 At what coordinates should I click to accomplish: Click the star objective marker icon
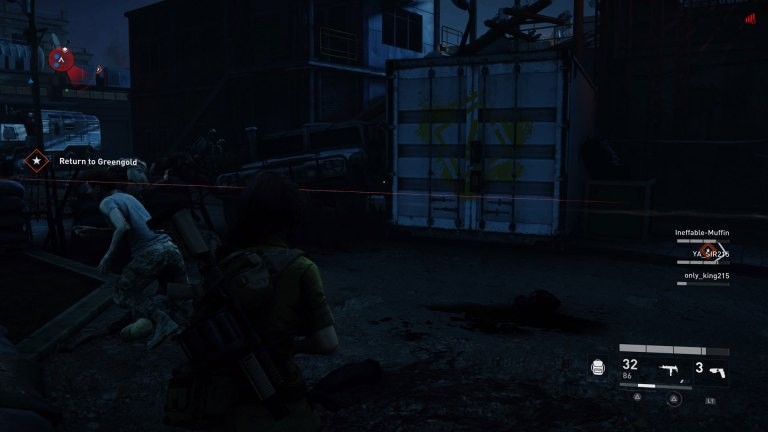tap(37, 159)
